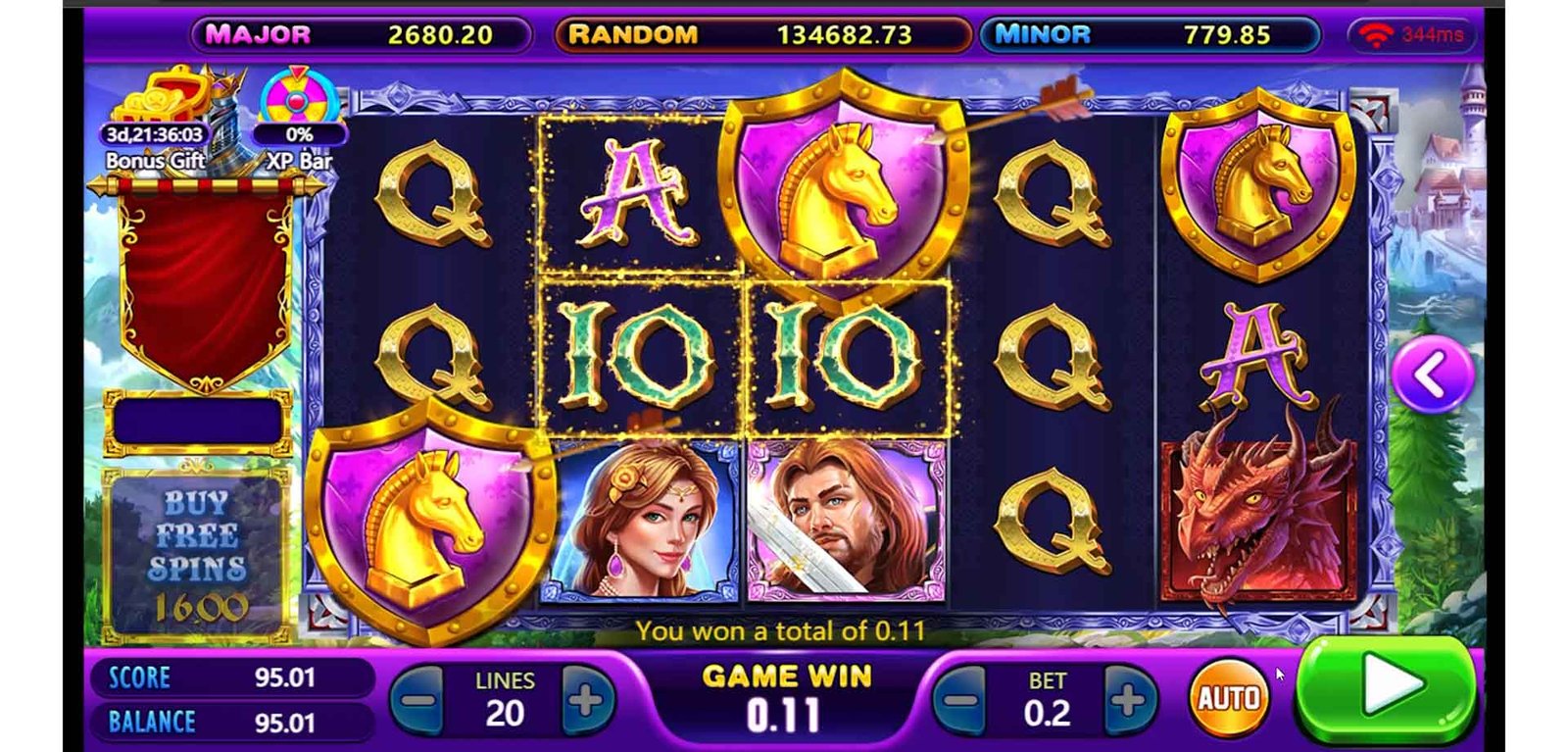This screenshot has width=1568, height=752.
Task: Enable auto spin with the AUTO button
Action: click(1228, 698)
